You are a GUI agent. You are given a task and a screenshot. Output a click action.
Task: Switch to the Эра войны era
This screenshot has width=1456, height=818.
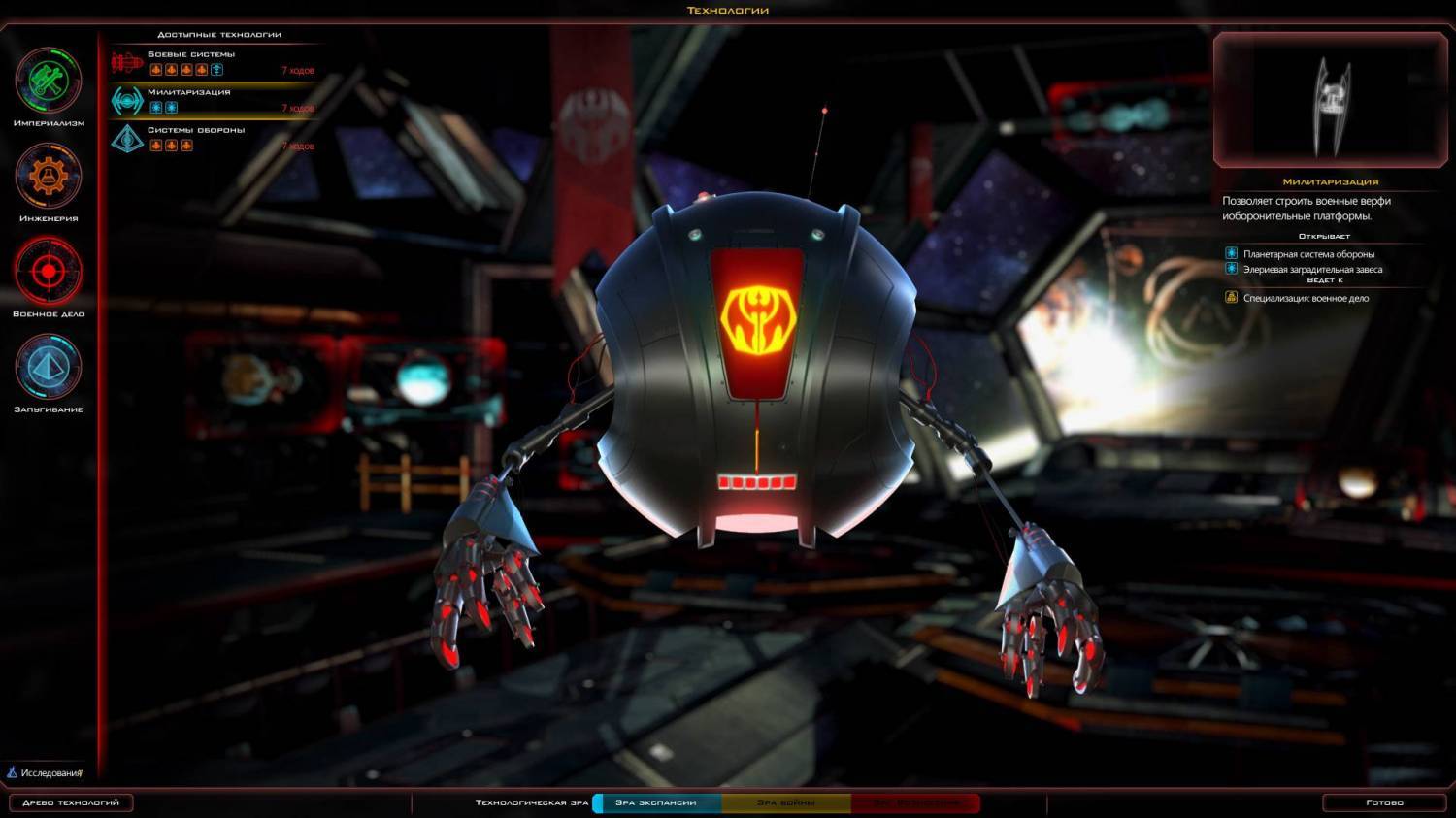tap(785, 802)
